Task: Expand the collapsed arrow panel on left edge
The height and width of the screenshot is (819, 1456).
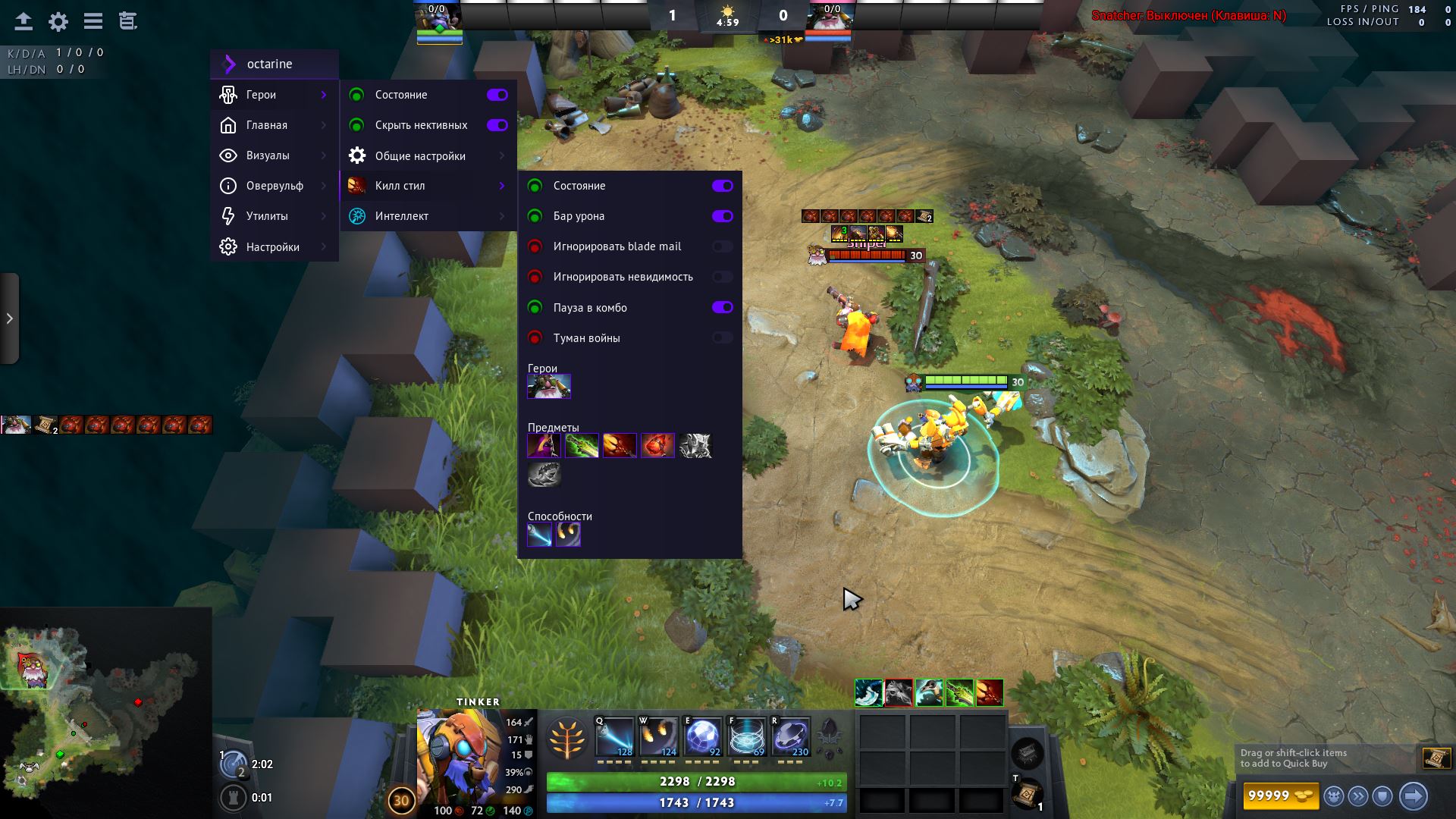Action: [x=10, y=319]
